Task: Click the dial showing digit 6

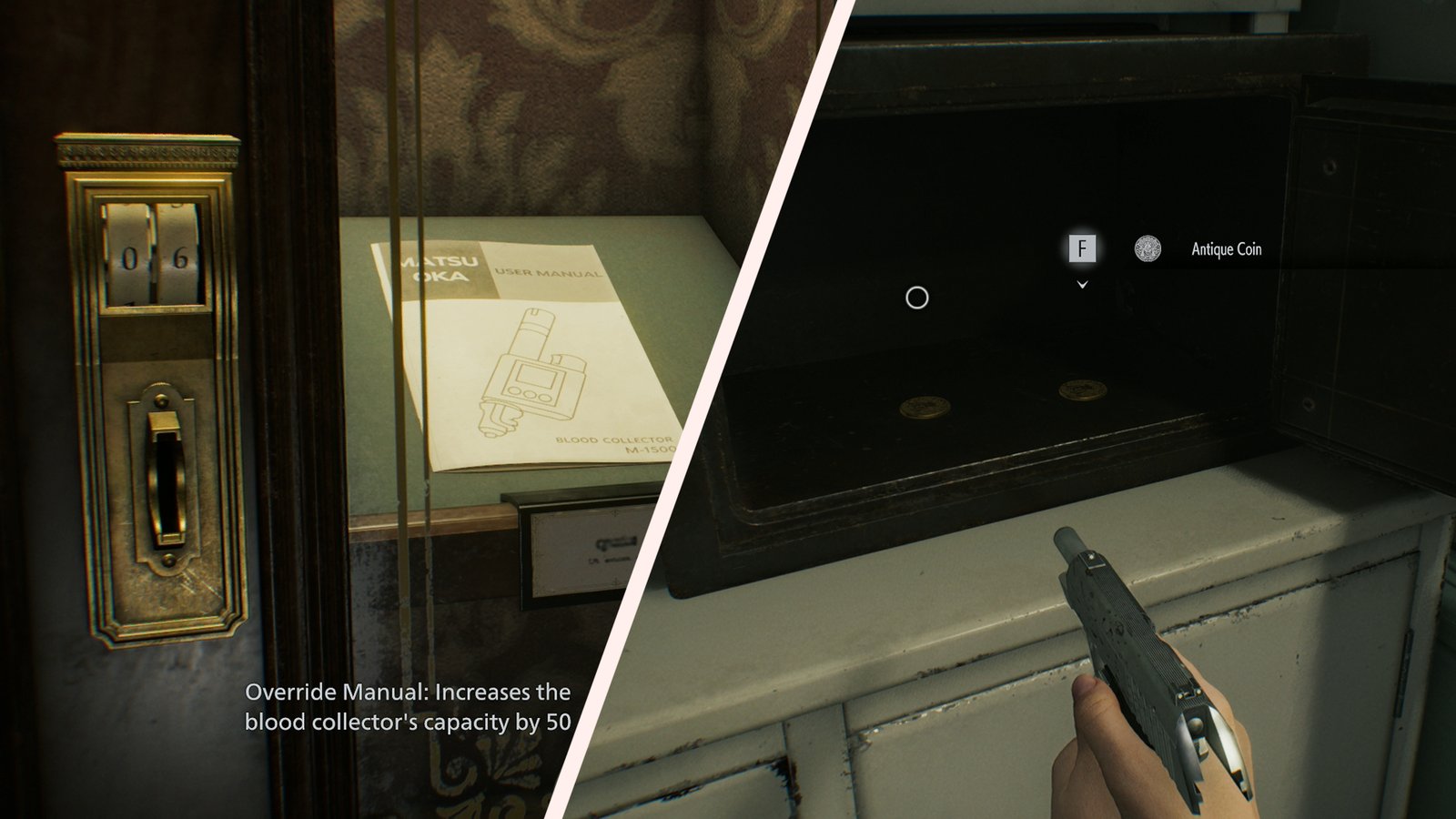Action: point(178,255)
